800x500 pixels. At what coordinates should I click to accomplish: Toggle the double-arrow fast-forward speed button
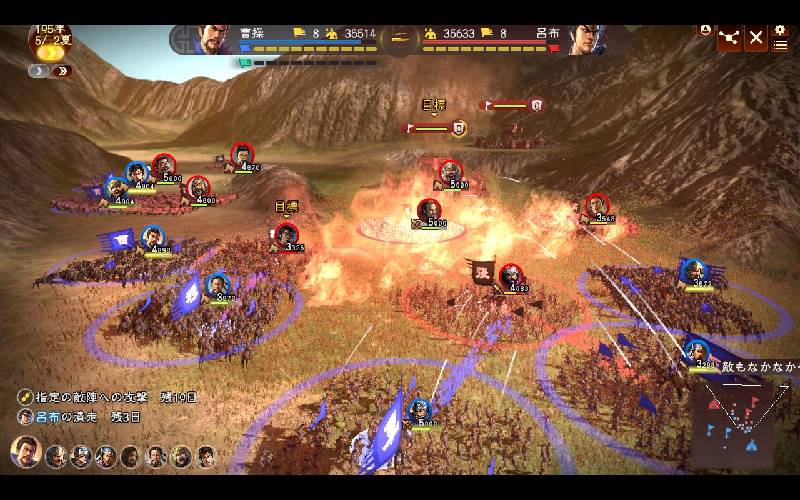click(x=63, y=71)
